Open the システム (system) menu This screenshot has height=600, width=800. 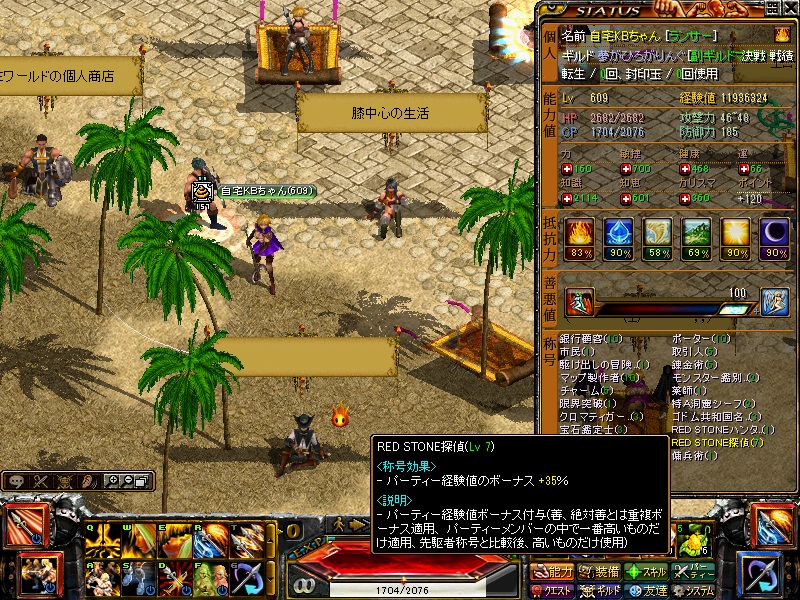tap(694, 590)
